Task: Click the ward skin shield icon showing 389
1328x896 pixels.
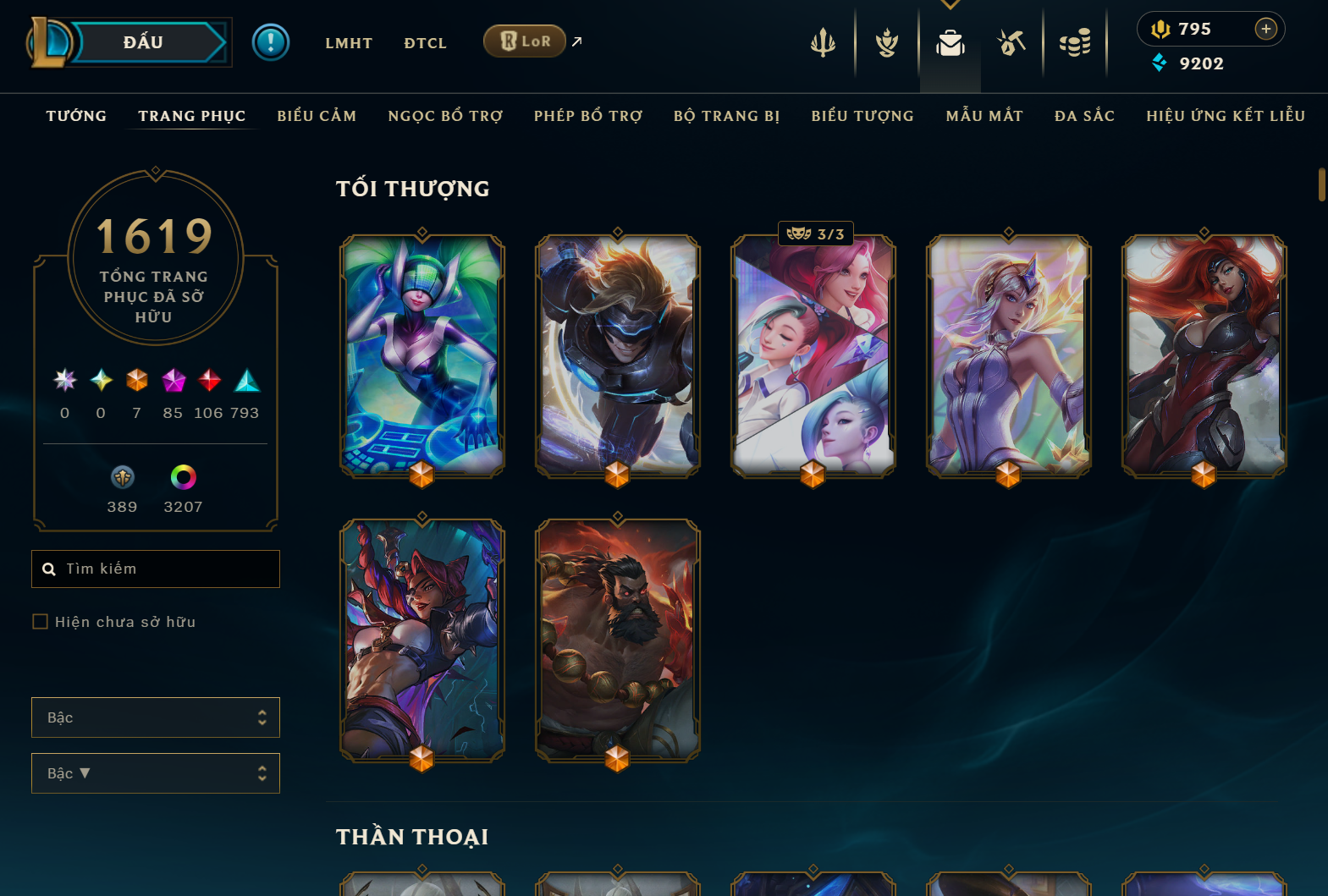Action: pyautogui.click(x=122, y=477)
